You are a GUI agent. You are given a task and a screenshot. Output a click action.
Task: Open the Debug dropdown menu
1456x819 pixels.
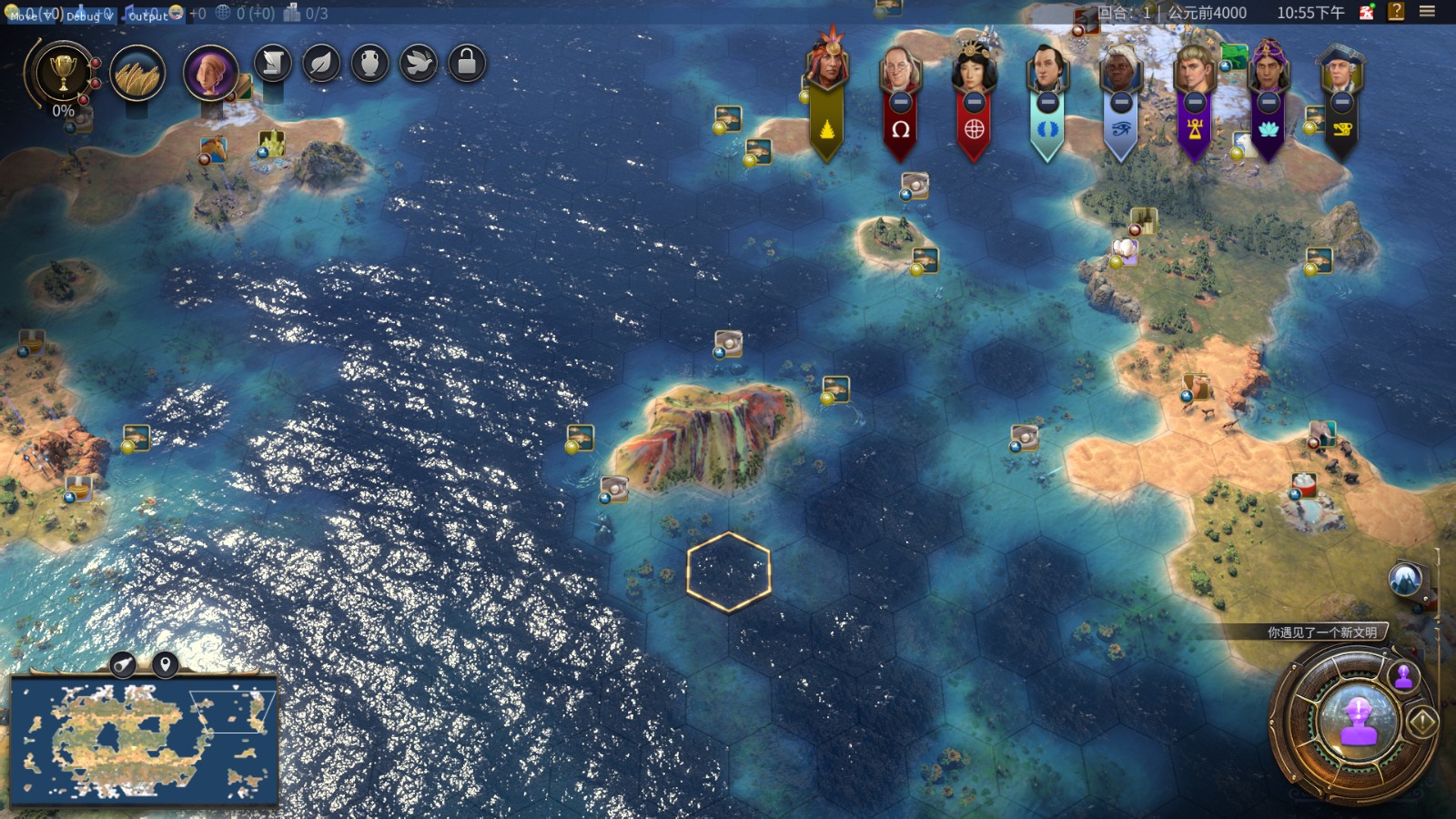[88, 15]
